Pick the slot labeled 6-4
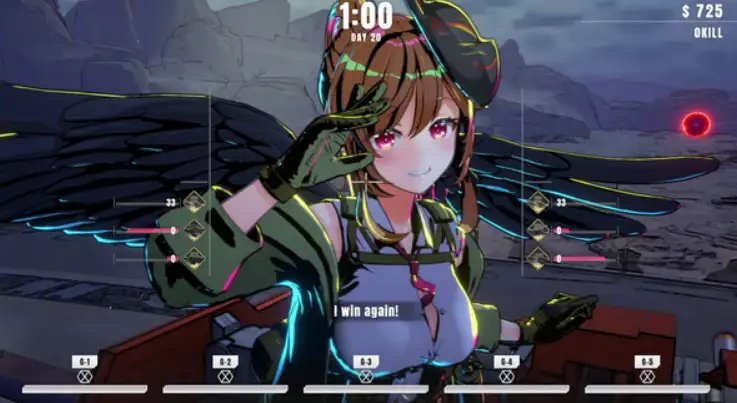737x403 pixels. [x=507, y=376]
